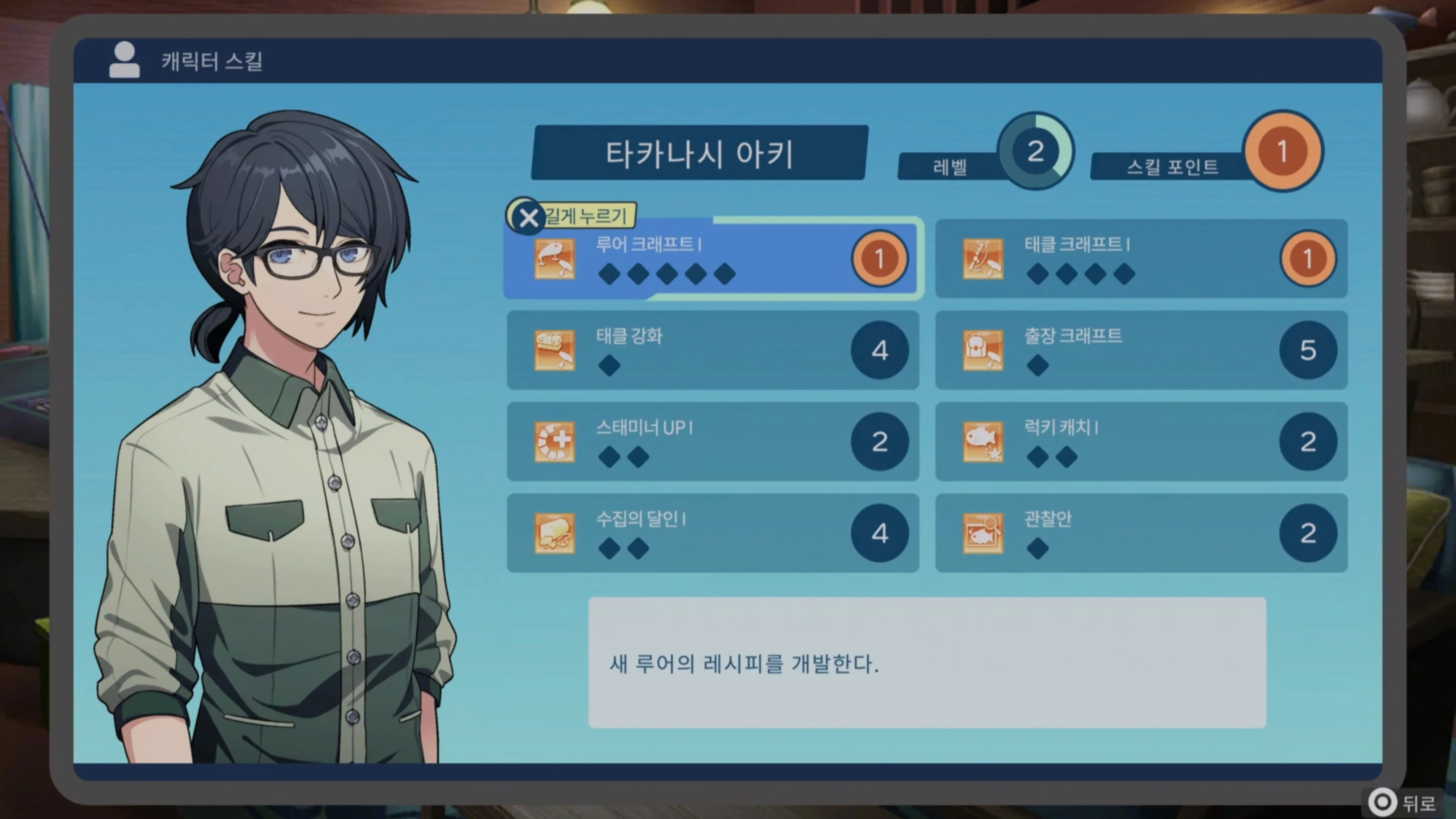Select the 태클 강화 tackle box icon

tap(555, 350)
